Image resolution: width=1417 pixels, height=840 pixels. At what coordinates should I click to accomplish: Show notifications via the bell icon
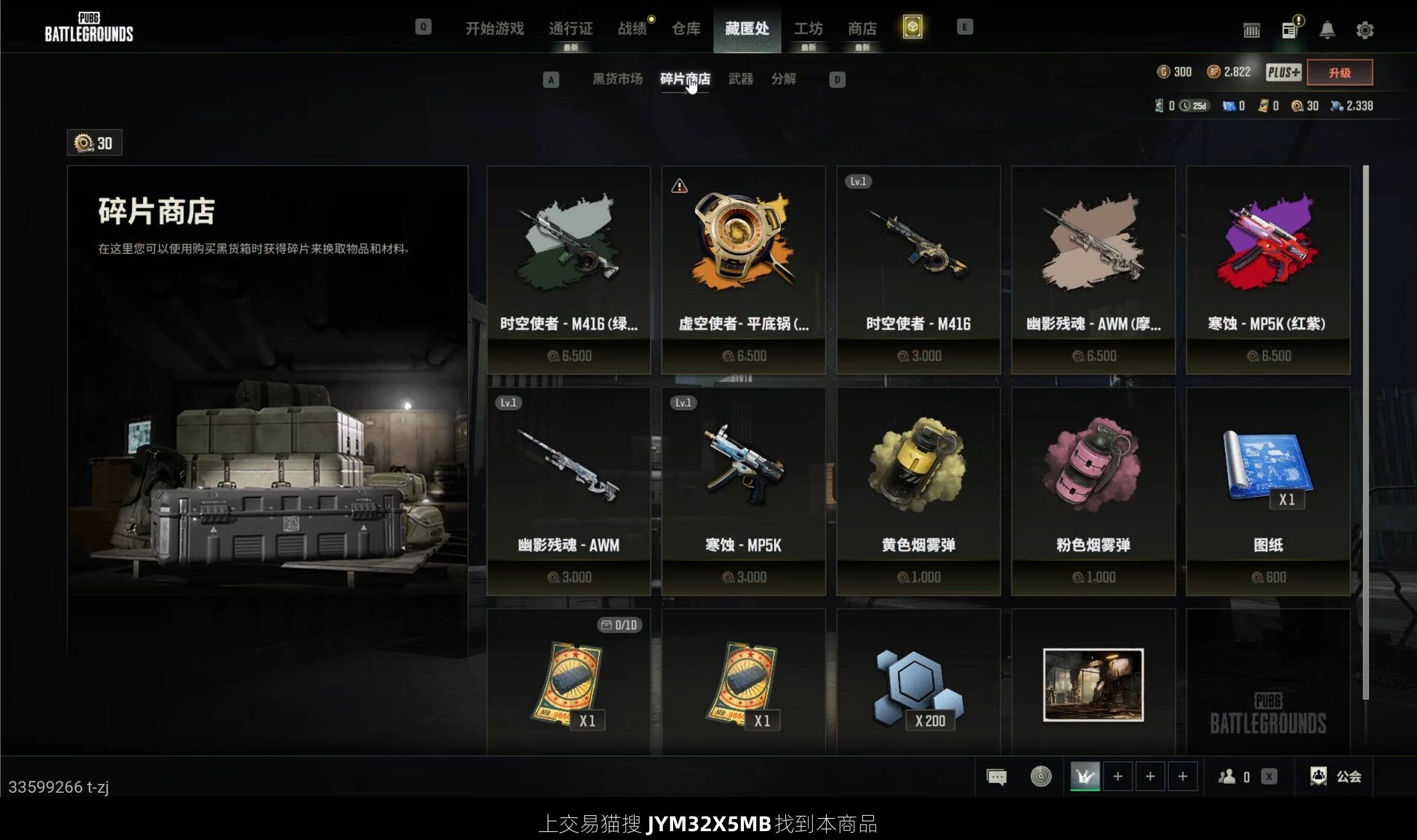(1327, 30)
